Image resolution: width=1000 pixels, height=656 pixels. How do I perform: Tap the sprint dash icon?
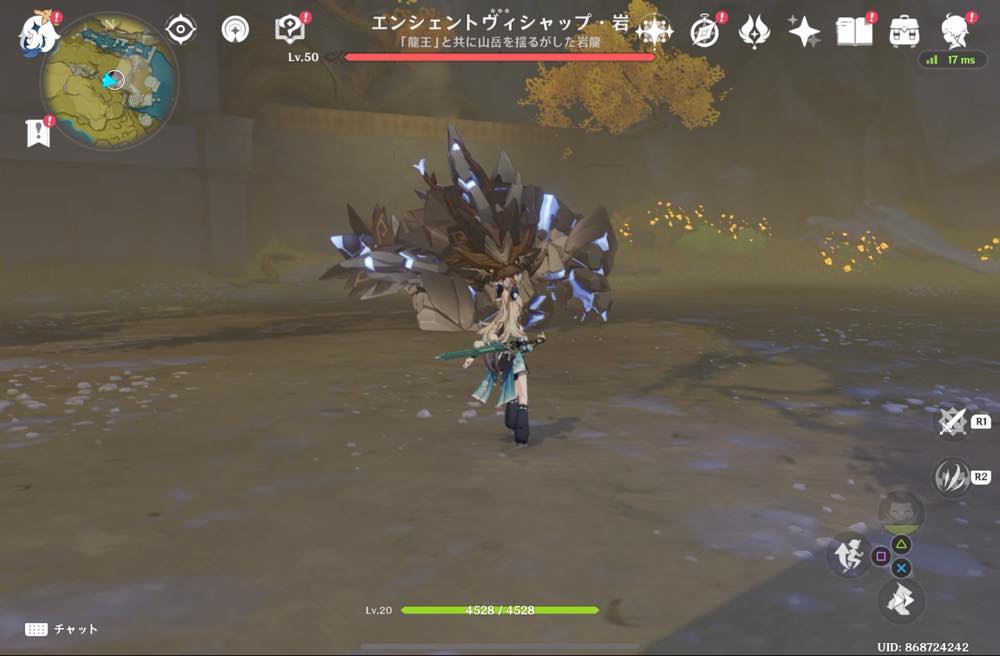click(x=901, y=600)
